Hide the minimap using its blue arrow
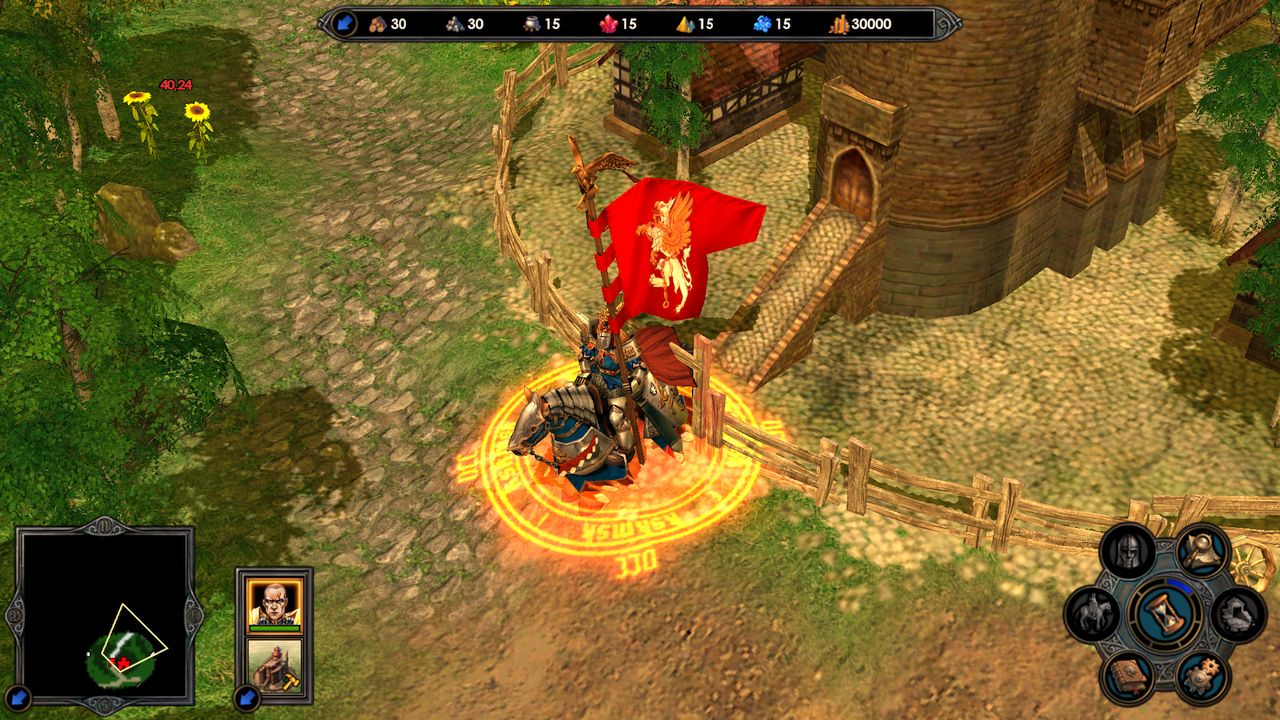 point(18,697)
